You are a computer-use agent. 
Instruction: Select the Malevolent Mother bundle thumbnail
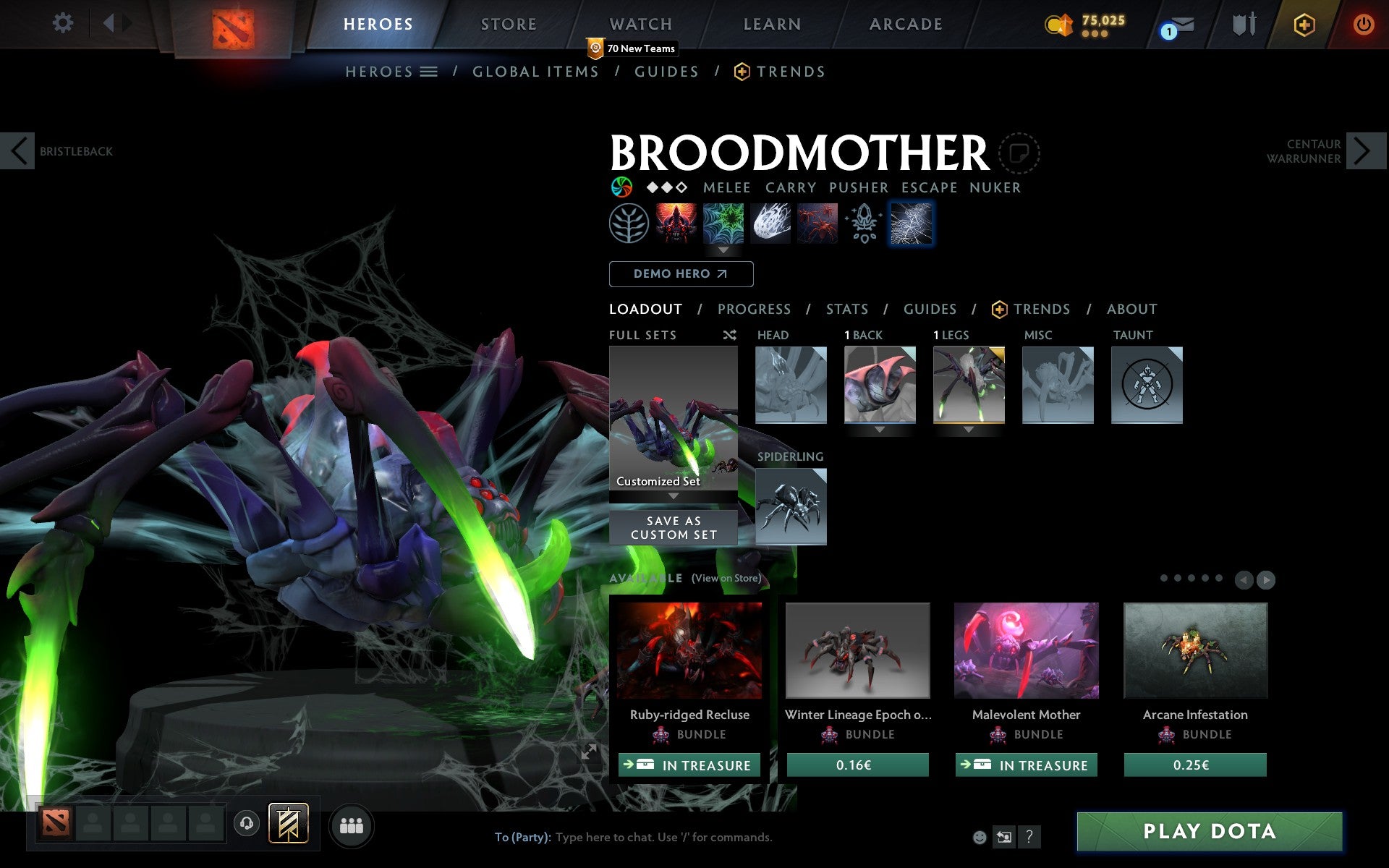coord(1026,650)
